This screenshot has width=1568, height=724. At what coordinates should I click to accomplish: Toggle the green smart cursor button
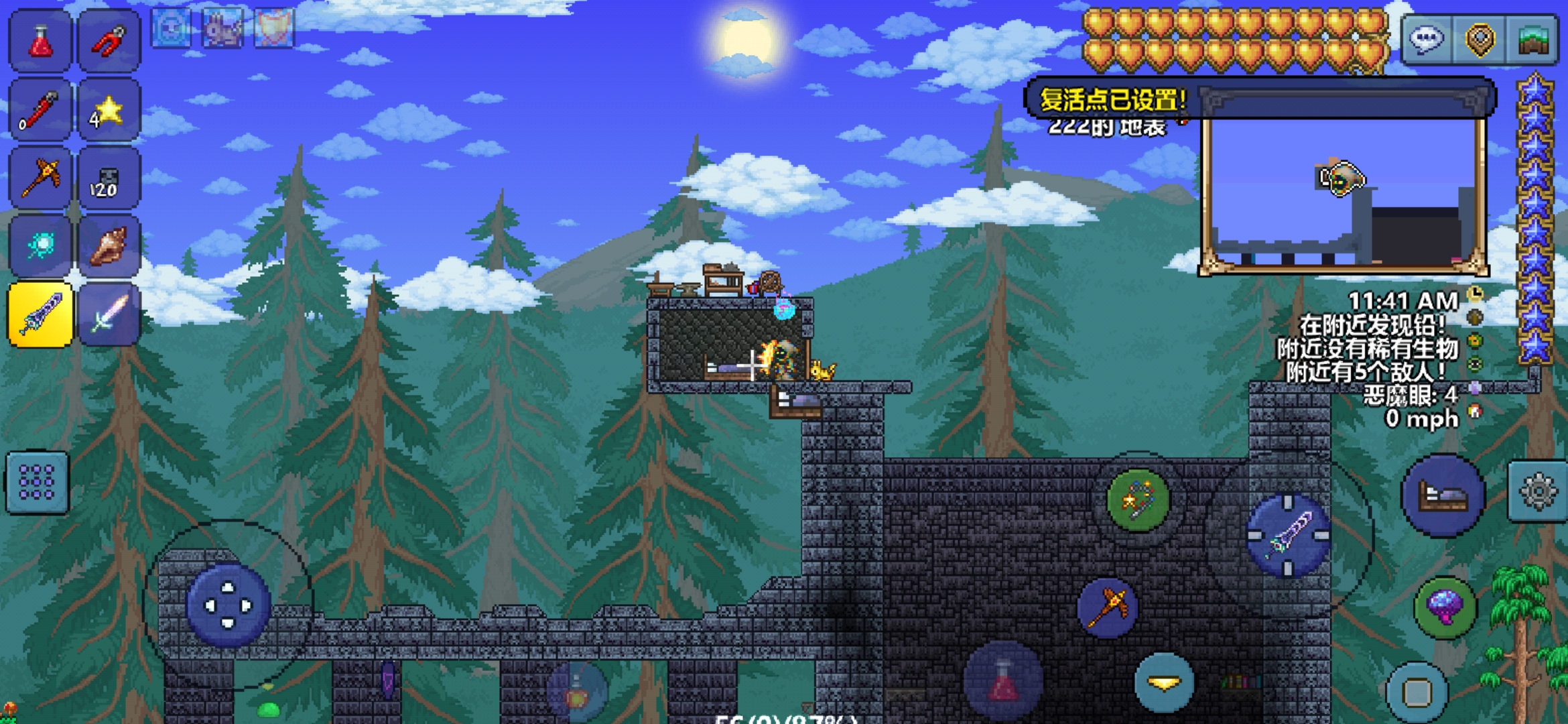1138,500
